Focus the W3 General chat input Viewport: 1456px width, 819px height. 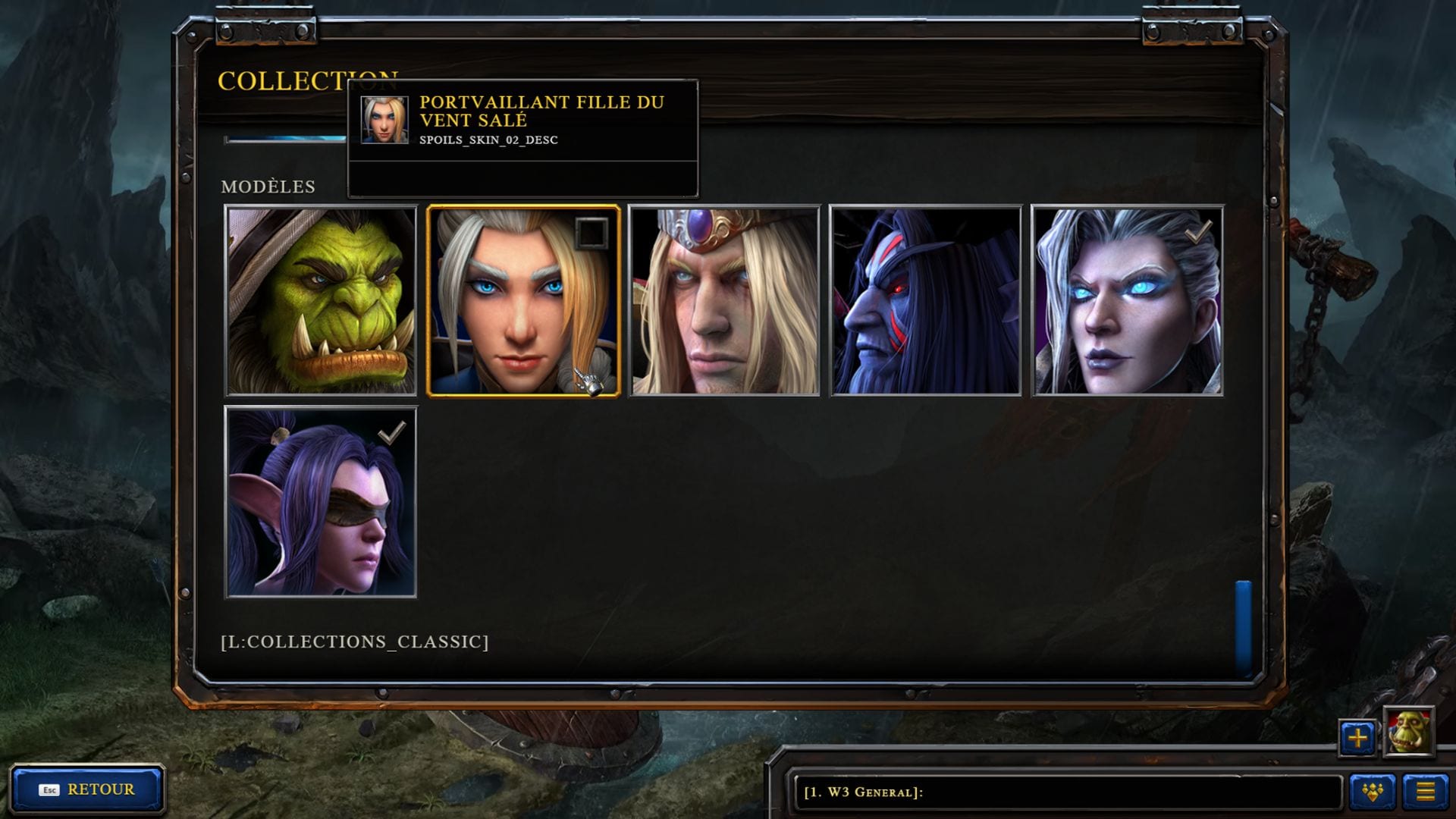coord(1062,792)
